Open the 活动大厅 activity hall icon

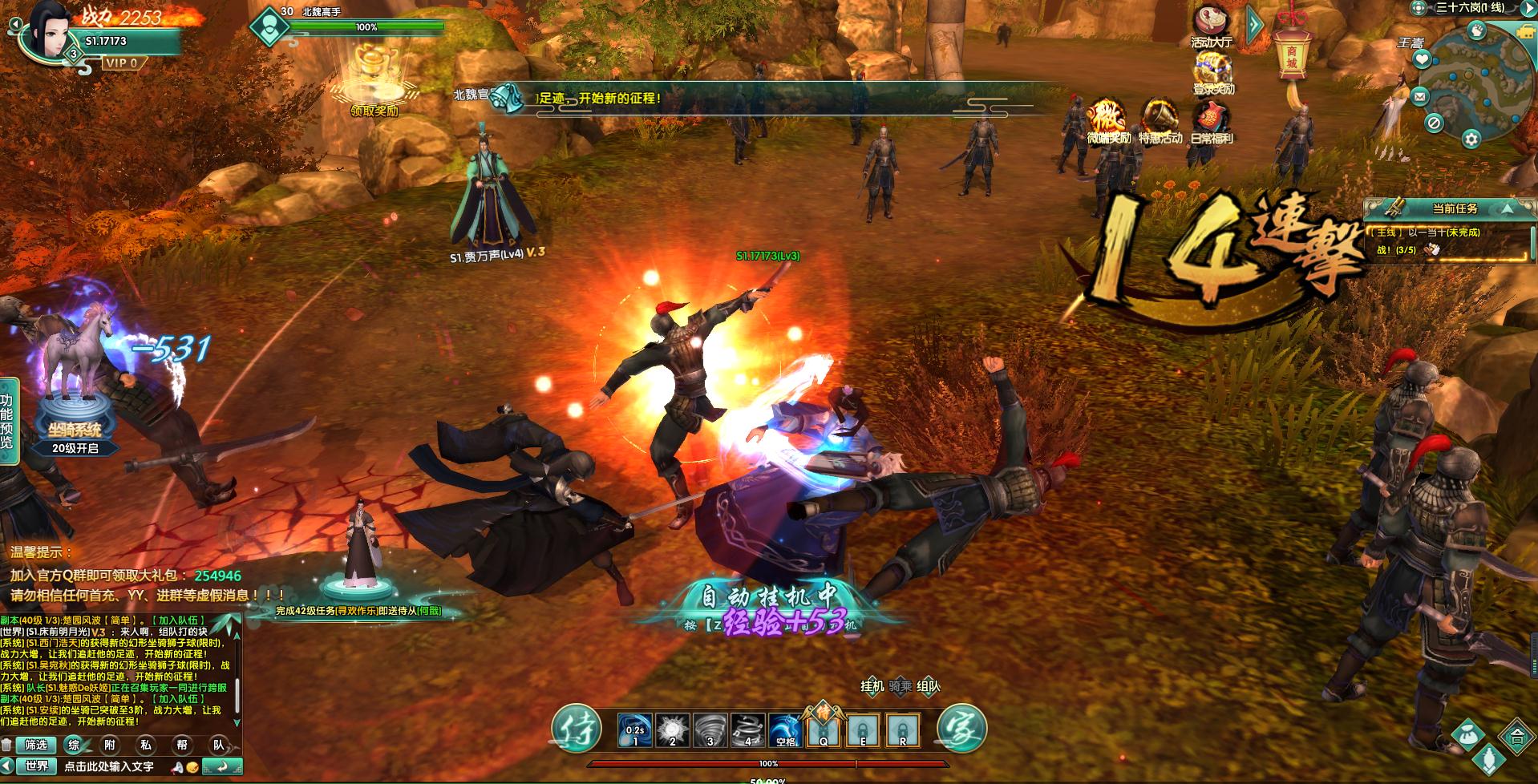click(x=1211, y=25)
